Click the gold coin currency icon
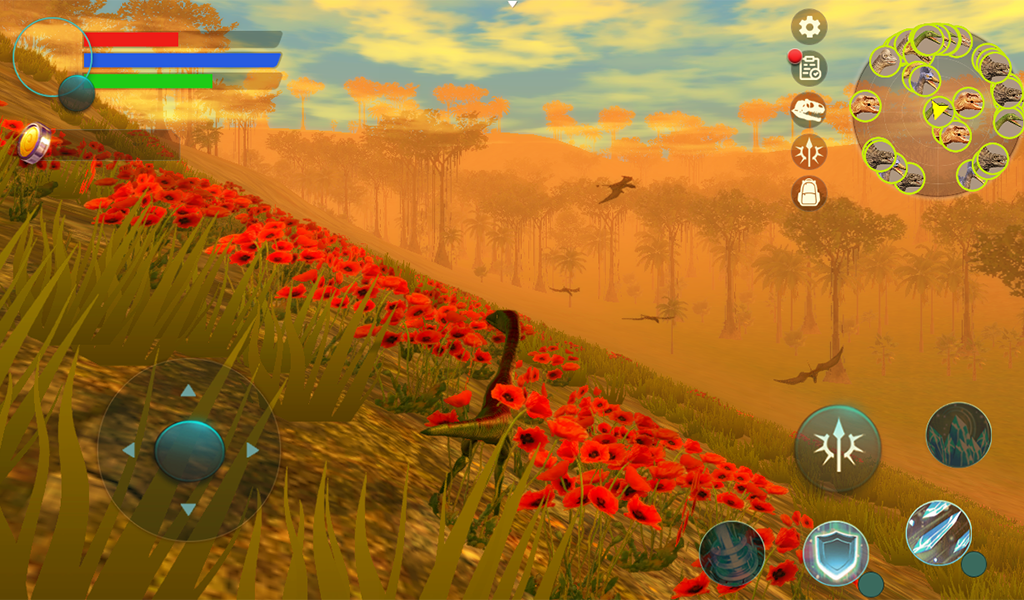The width and height of the screenshot is (1024, 600). coord(35,143)
